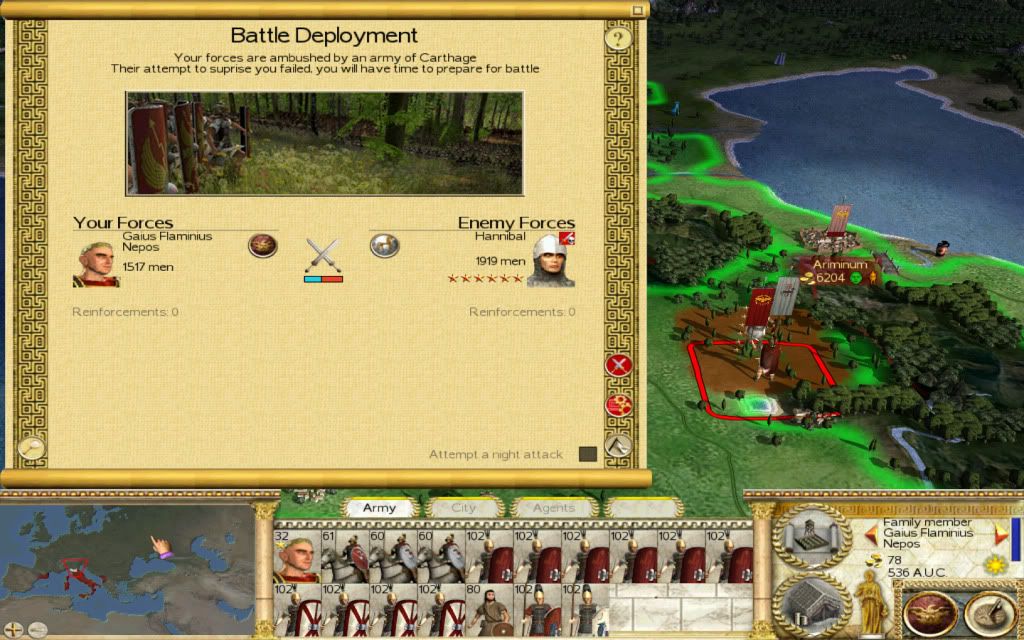Switch to the Agents tab
Image resolution: width=1024 pixels, height=640 pixels.
click(x=554, y=508)
